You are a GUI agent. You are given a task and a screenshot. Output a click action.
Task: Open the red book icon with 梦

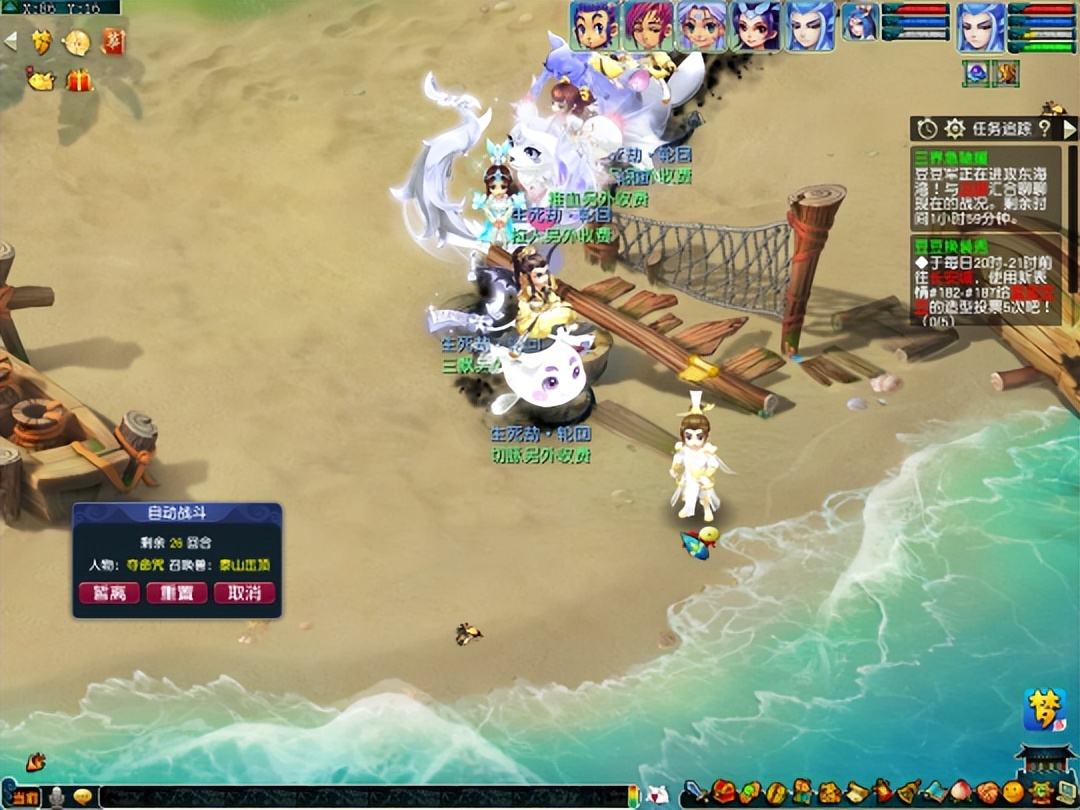(x=113, y=42)
